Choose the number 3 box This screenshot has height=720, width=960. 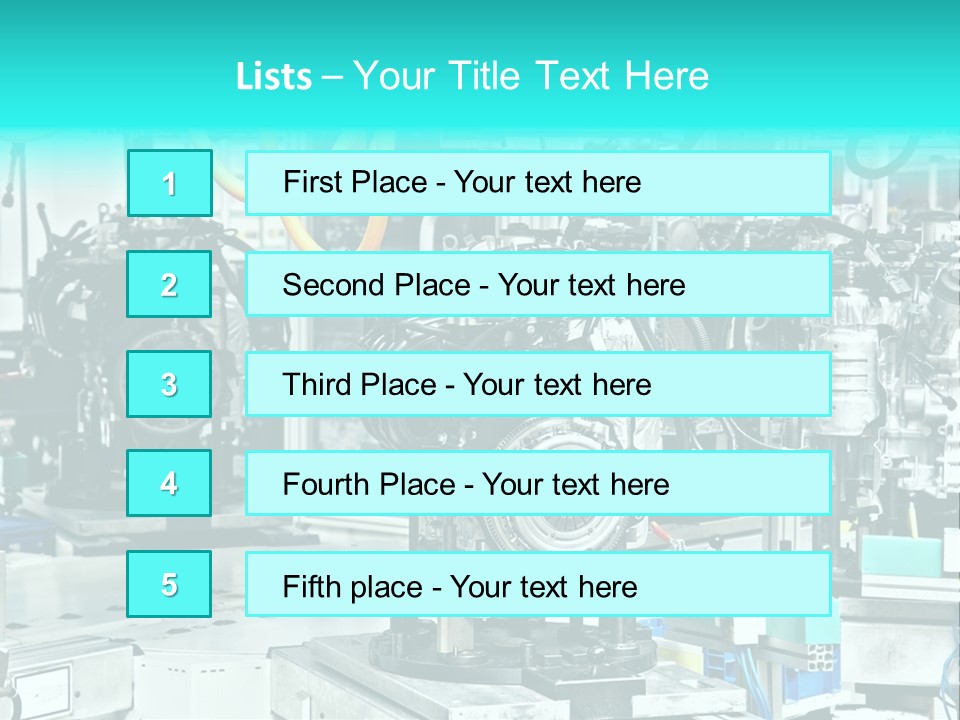click(x=169, y=384)
